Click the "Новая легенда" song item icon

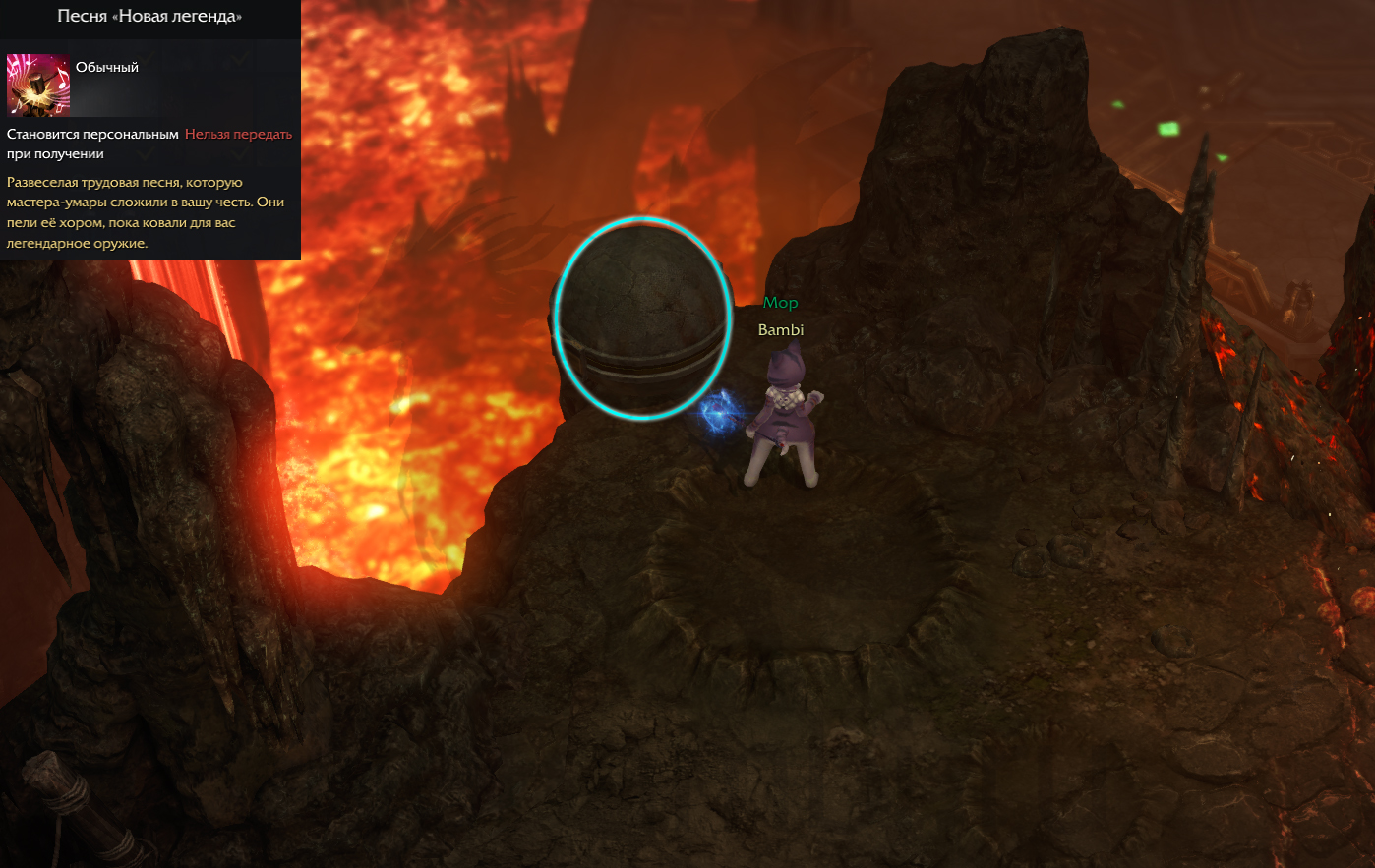pos(38,86)
